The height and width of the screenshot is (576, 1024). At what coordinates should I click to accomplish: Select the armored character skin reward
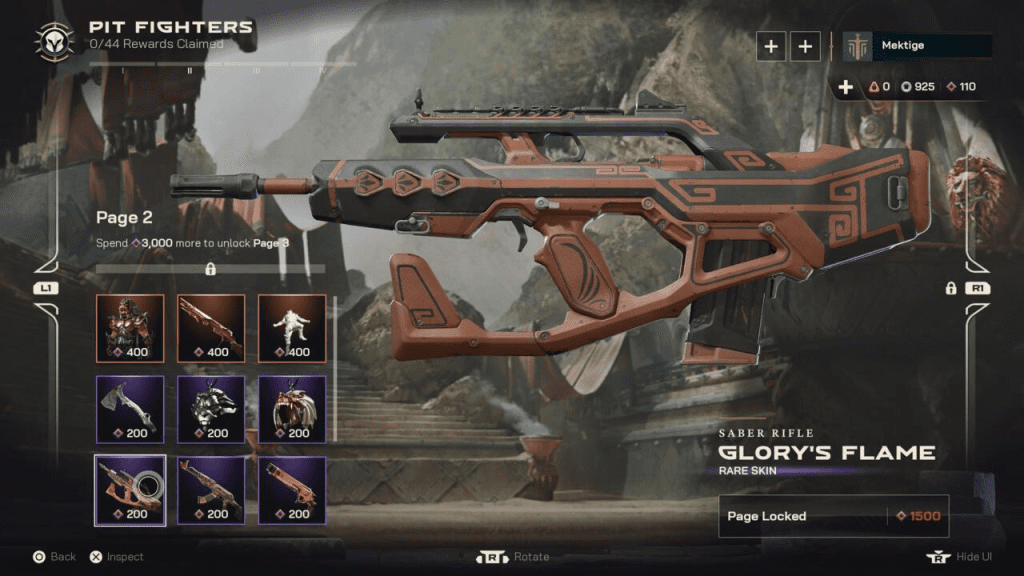pyautogui.click(x=130, y=327)
